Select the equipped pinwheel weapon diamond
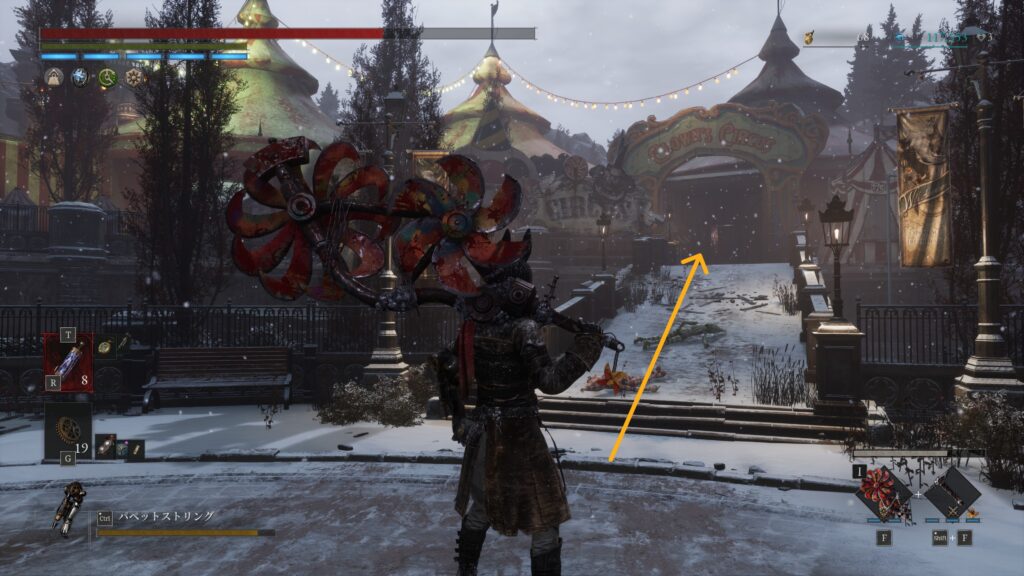 pyautogui.click(x=883, y=493)
